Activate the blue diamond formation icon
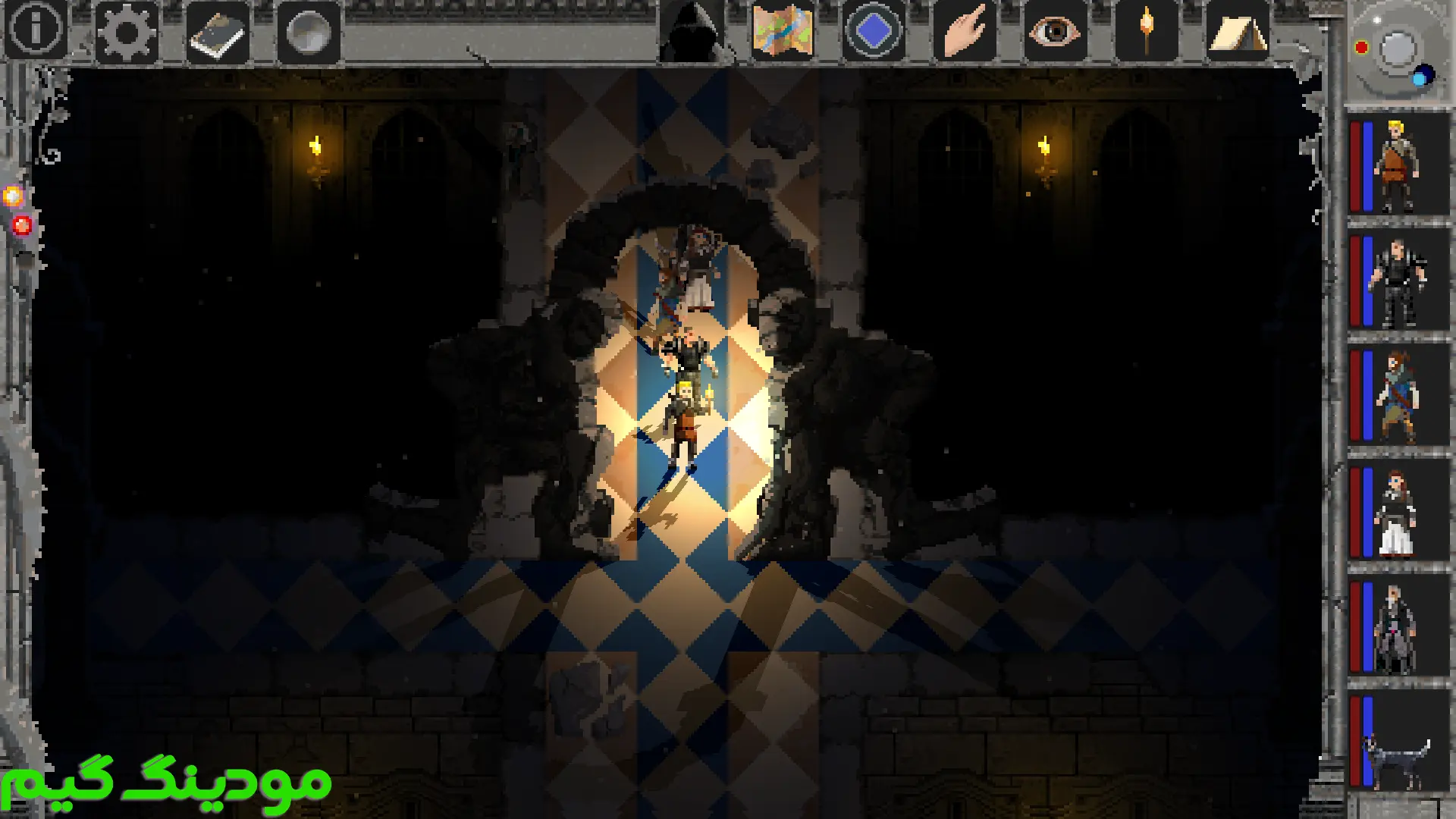The height and width of the screenshot is (819, 1456). 873,31
